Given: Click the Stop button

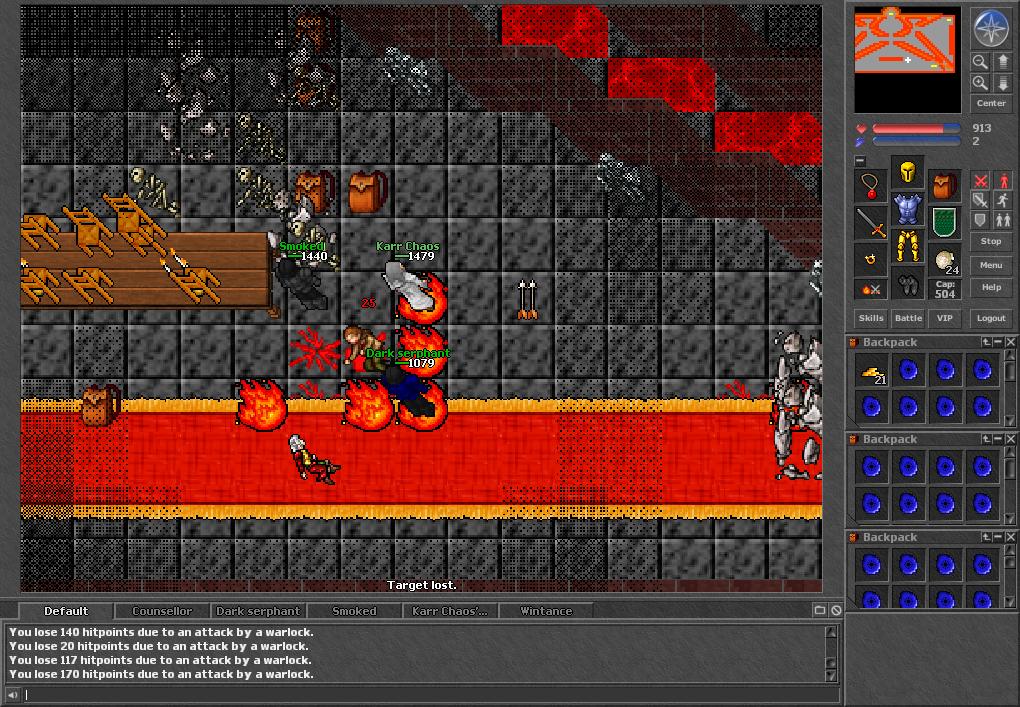Looking at the screenshot, I should pos(991,241).
